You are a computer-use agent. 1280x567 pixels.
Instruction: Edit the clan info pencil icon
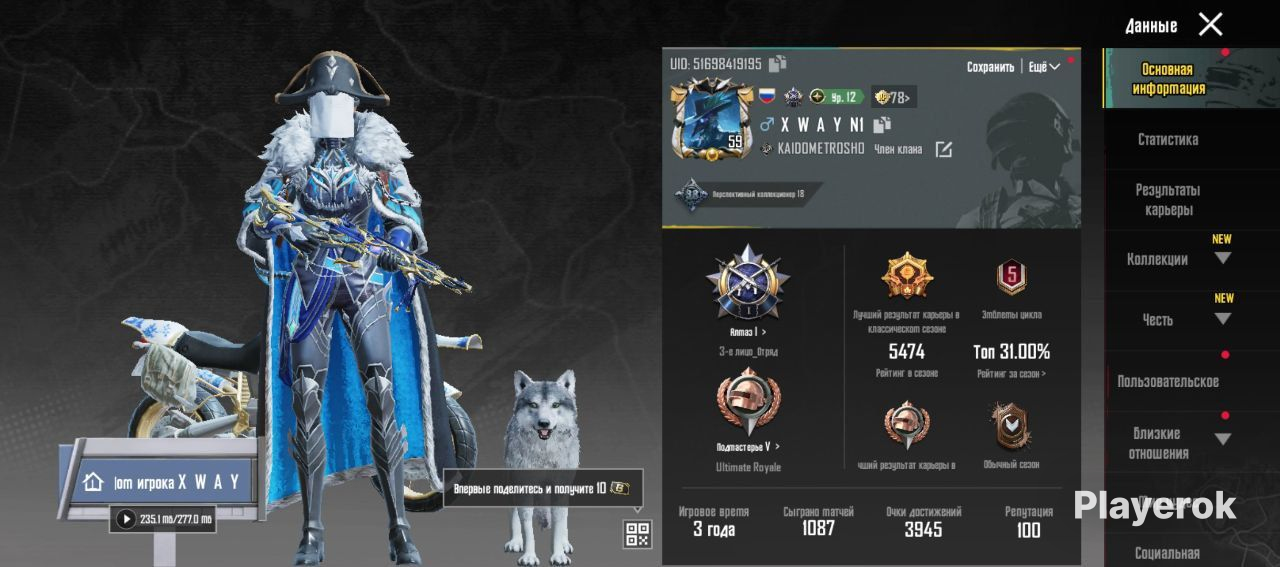pos(943,150)
